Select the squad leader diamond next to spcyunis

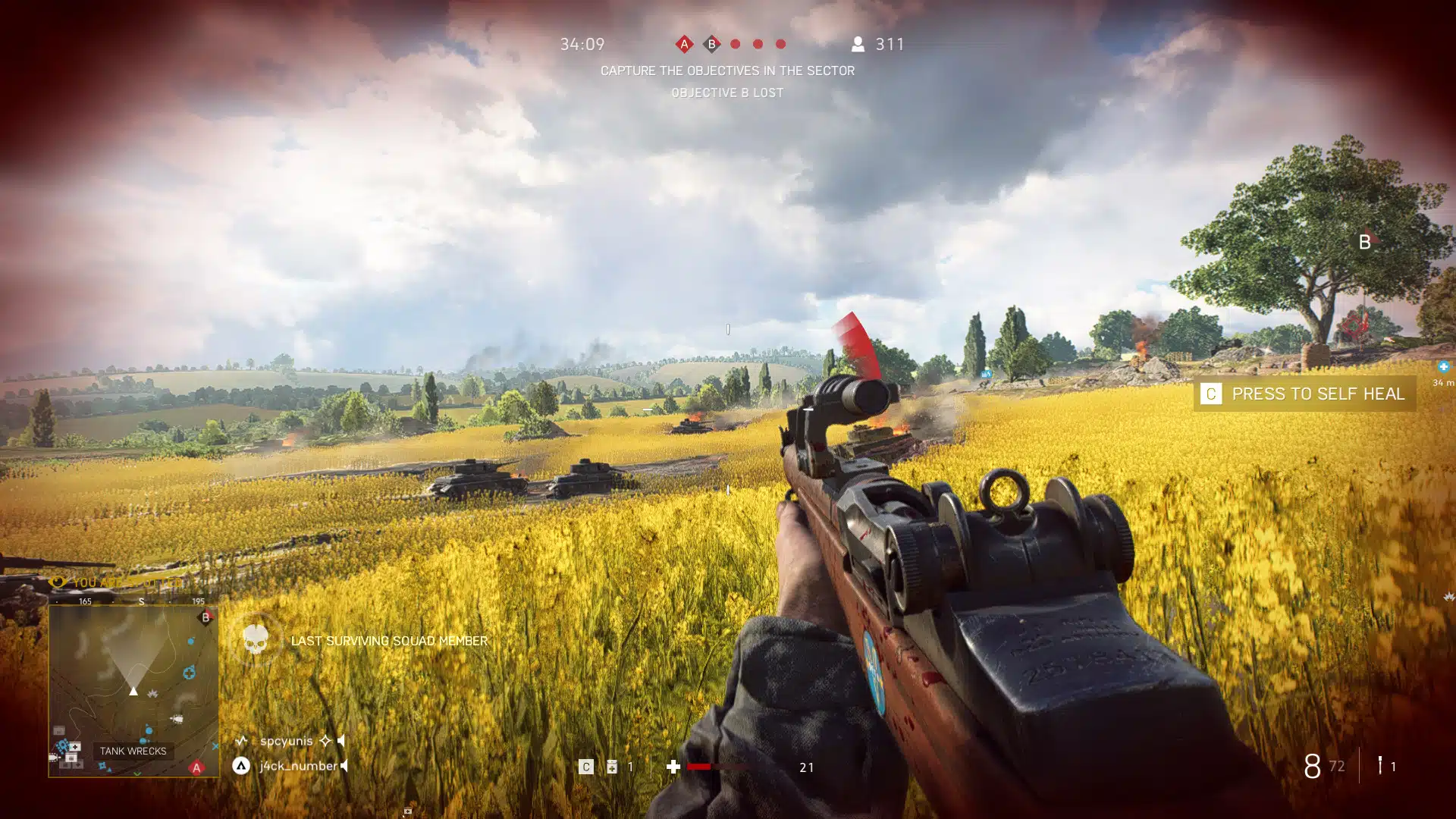tap(325, 741)
